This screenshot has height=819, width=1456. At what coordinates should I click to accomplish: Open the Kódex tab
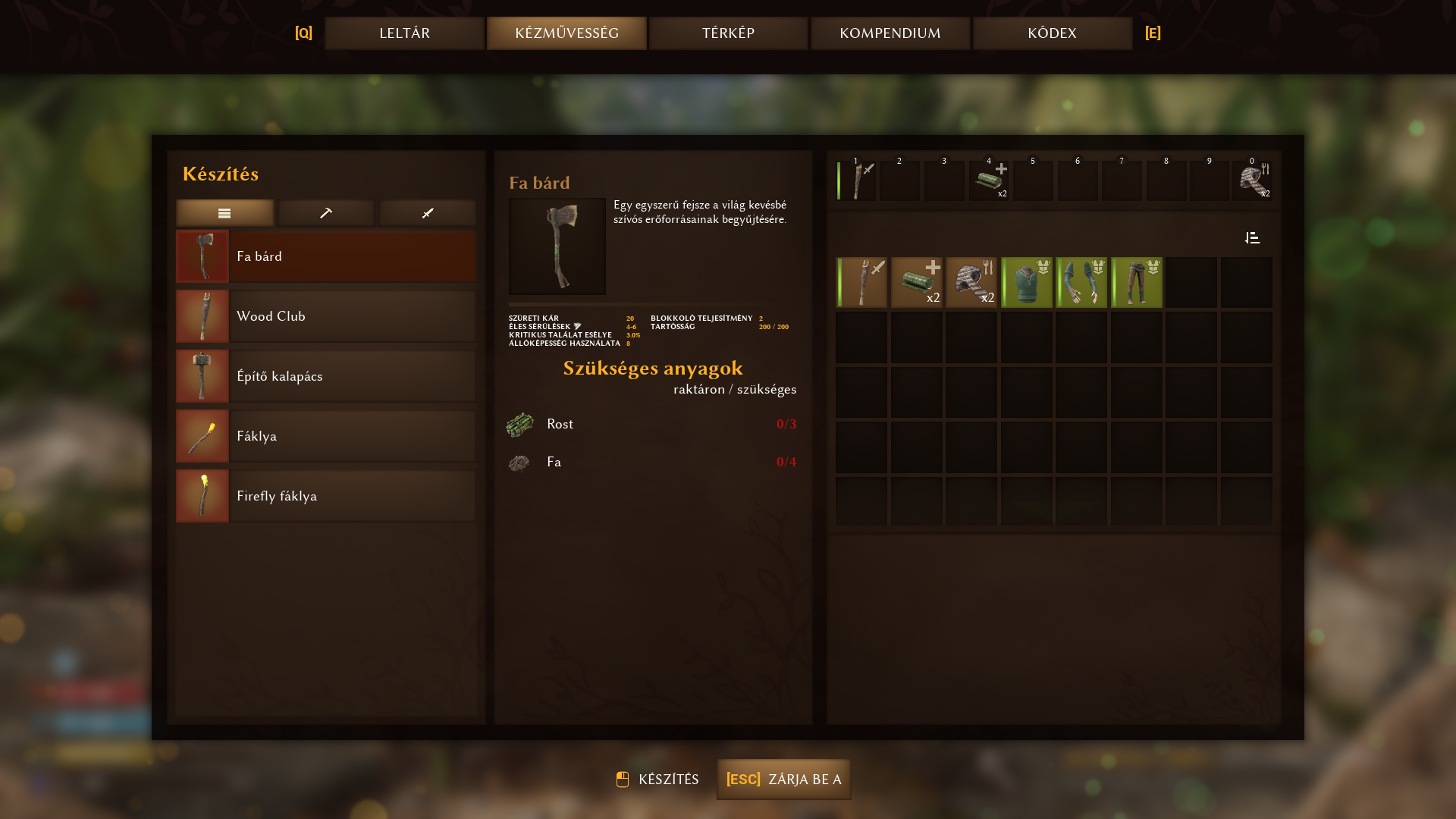coord(1052,33)
